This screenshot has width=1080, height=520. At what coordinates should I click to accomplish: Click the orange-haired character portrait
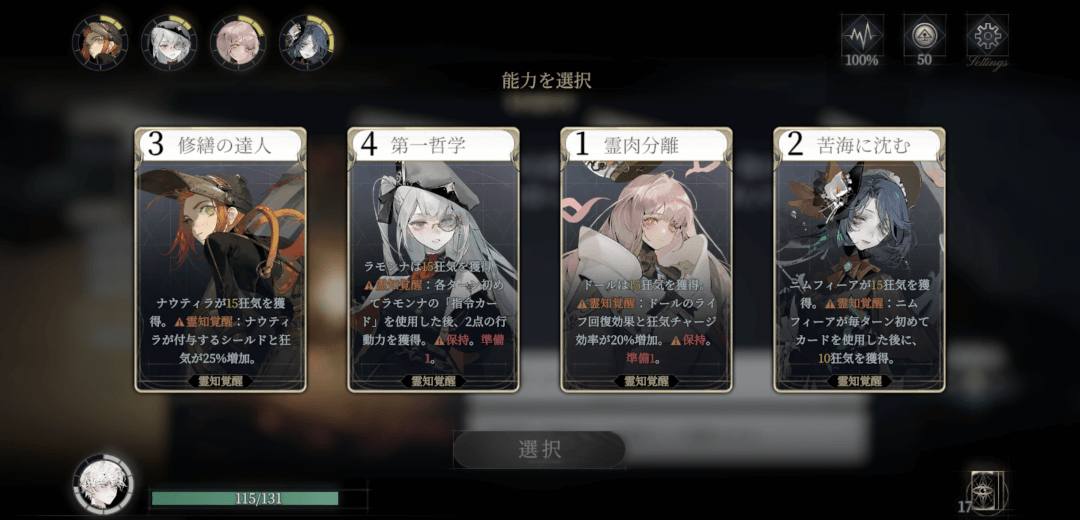(x=100, y=42)
